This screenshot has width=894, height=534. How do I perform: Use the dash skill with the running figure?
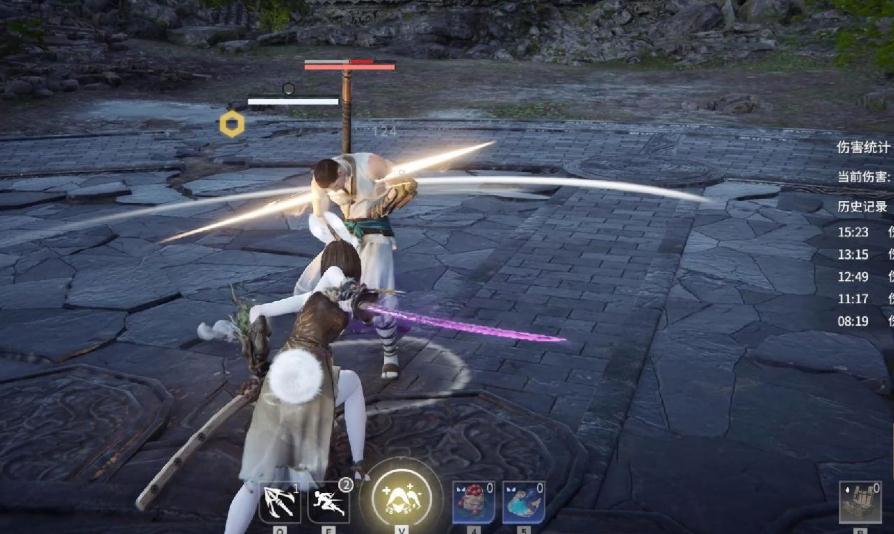pyautogui.click(x=329, y=501)
